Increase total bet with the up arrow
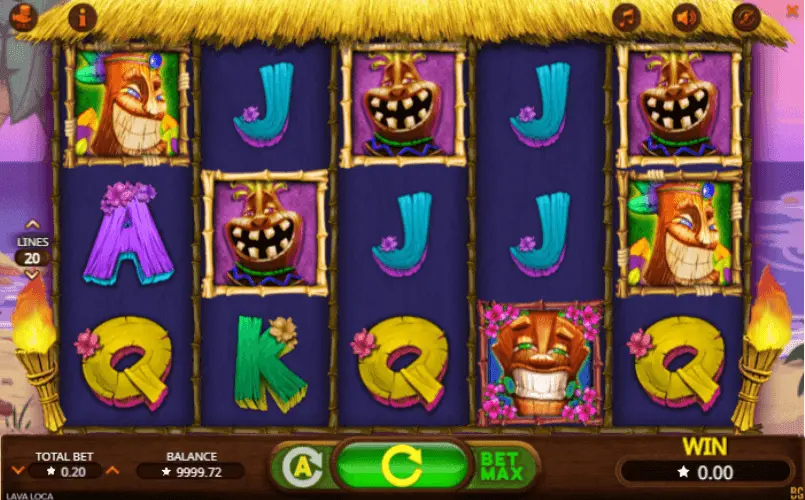This screenshot has height=500, width=805. point(112,470)
